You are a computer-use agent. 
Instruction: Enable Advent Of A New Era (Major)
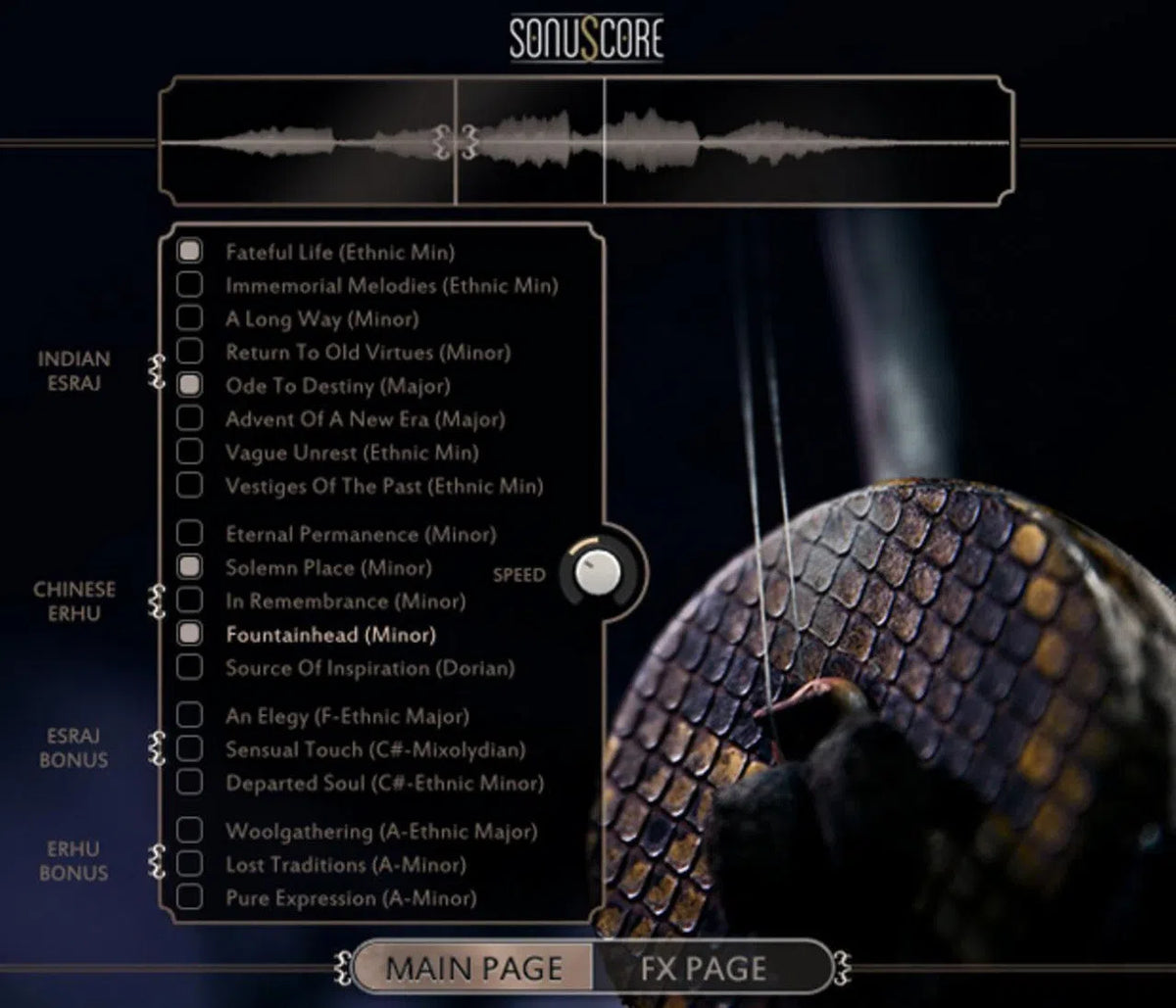[x=189, y=418]
